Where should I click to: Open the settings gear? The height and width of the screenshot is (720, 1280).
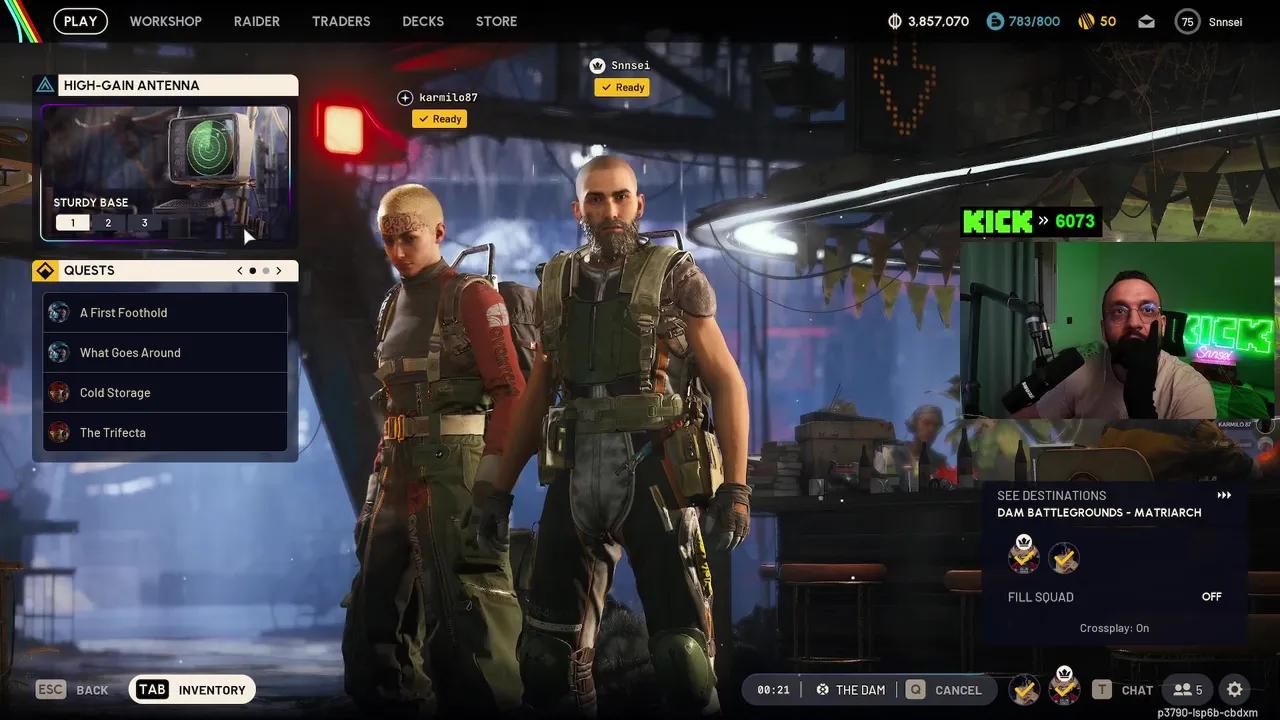click(x=1235, y=689)
